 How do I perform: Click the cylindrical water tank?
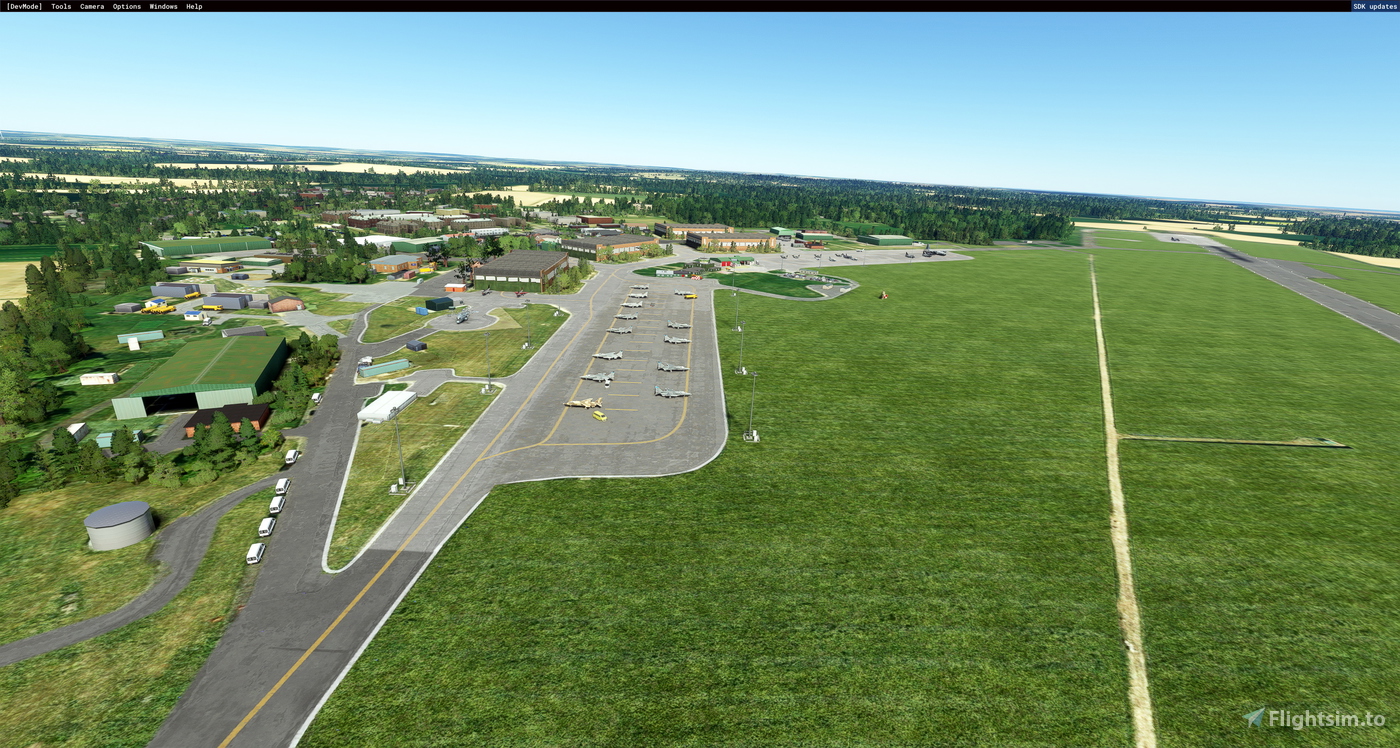click(119, 527)
